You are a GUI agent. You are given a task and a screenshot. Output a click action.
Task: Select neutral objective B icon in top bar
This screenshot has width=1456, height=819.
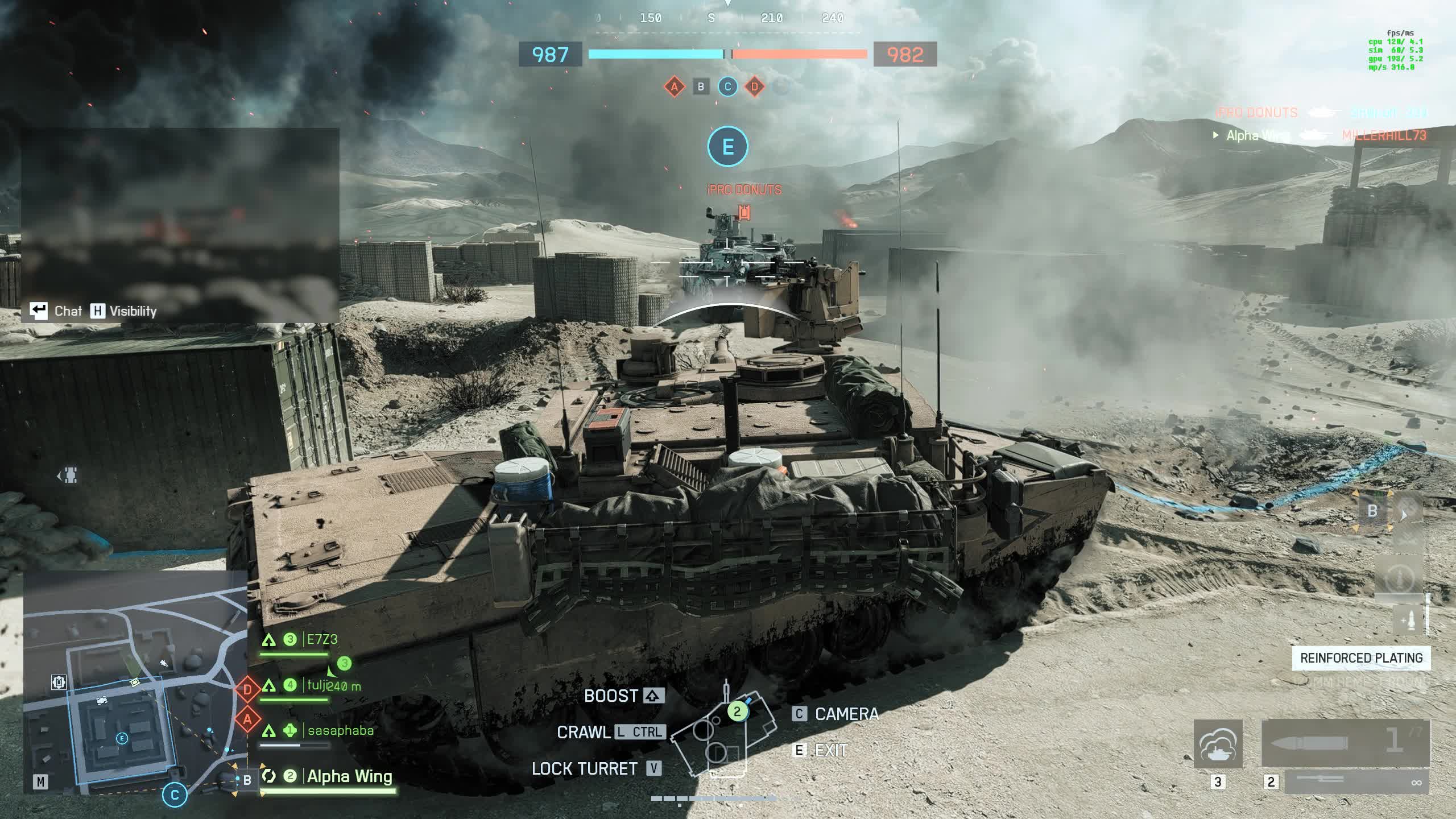(701, 87)
